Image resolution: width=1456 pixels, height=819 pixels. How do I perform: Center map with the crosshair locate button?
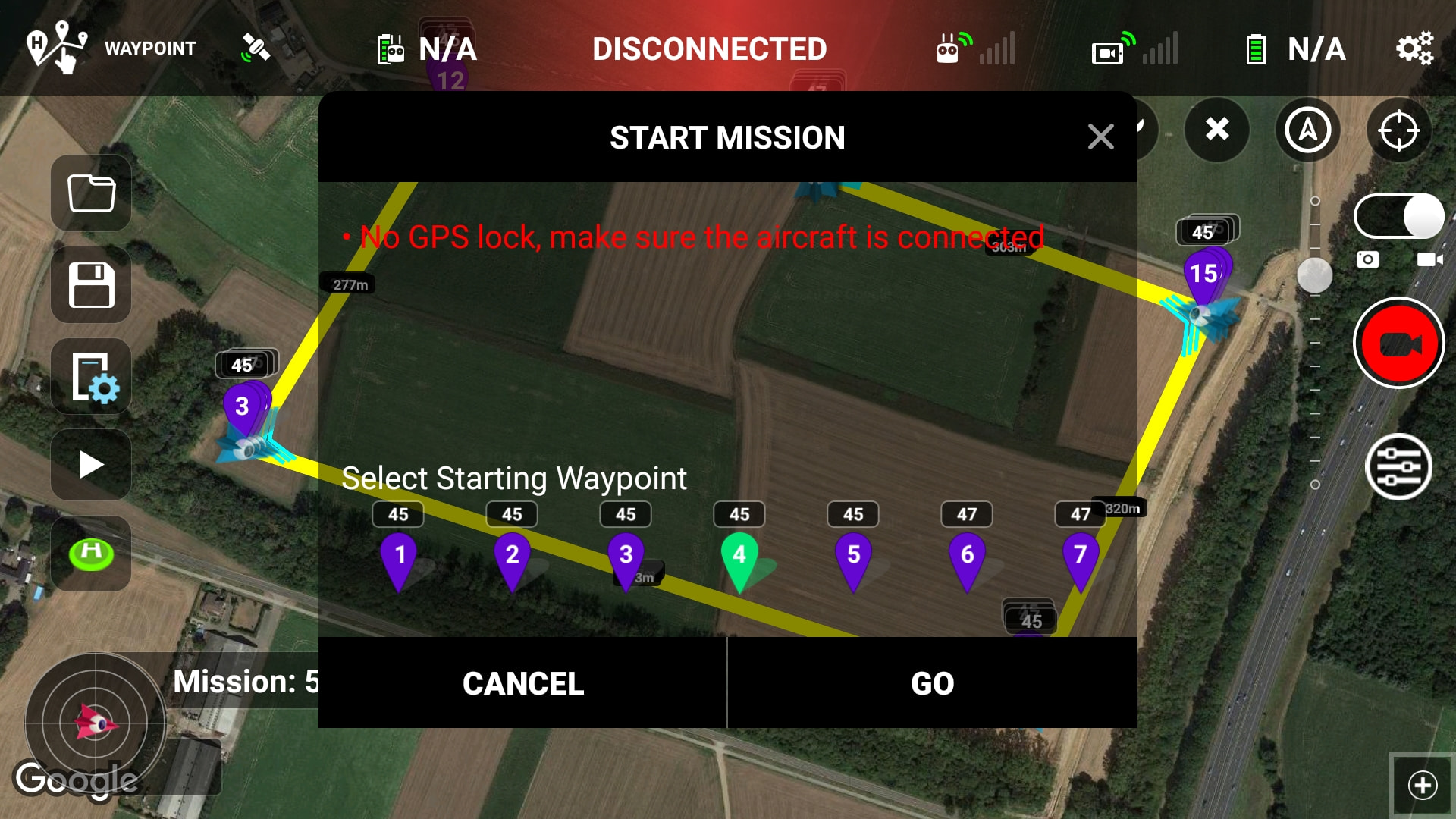[1398, 130]
